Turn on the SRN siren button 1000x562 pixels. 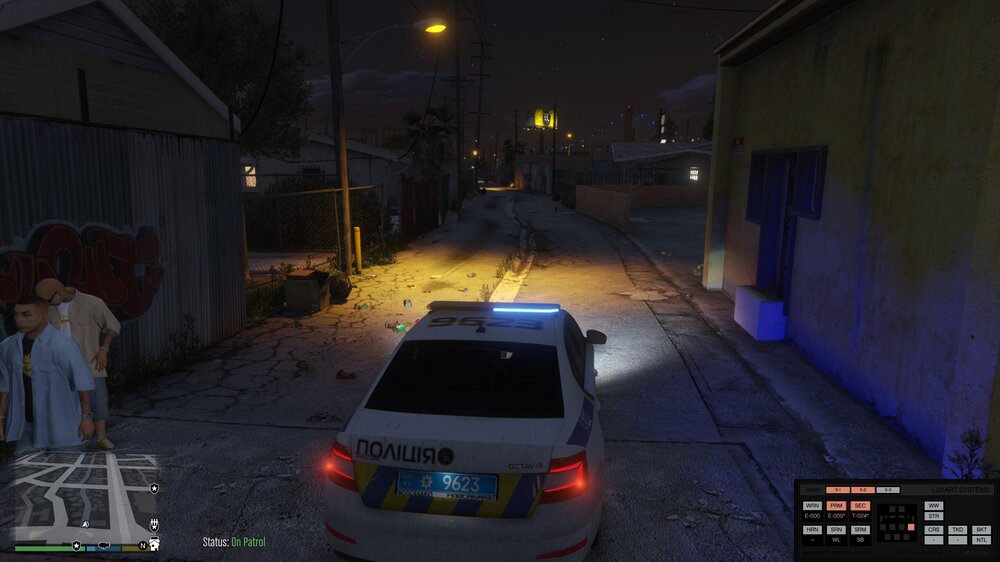(836, 530)
